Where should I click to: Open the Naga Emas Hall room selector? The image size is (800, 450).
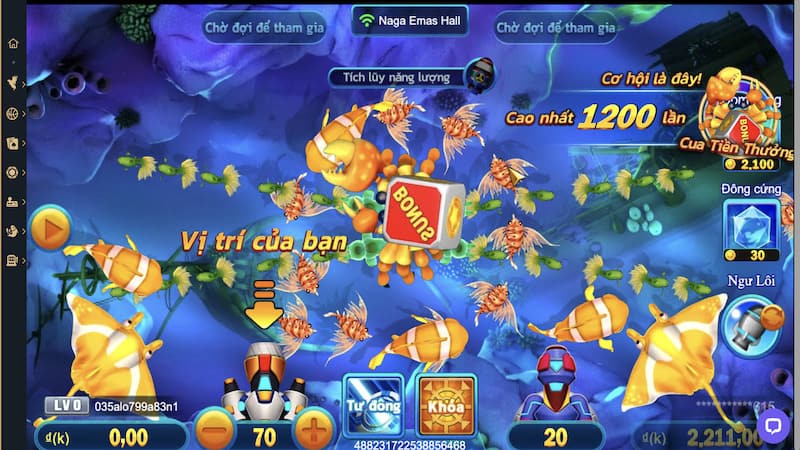410,20
